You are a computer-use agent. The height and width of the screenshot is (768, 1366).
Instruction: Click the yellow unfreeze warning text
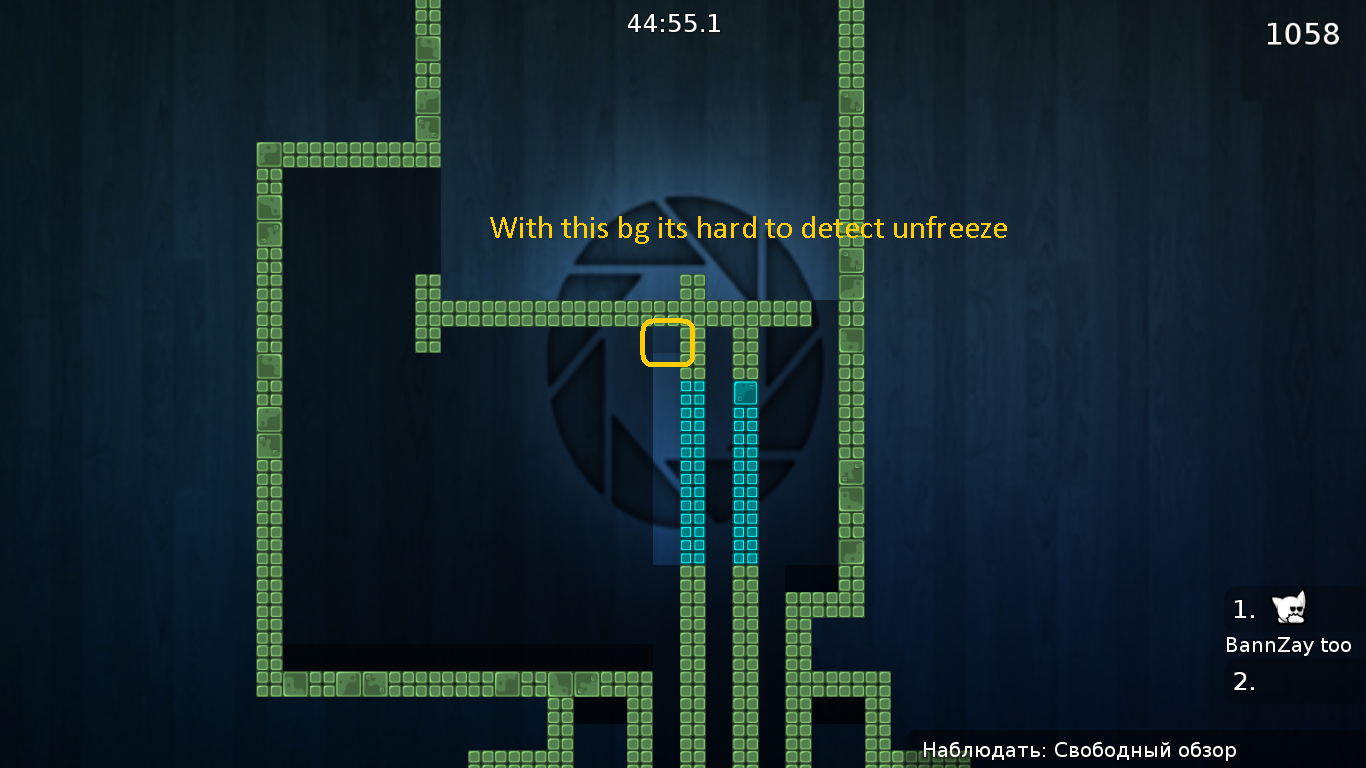point(748,228)
